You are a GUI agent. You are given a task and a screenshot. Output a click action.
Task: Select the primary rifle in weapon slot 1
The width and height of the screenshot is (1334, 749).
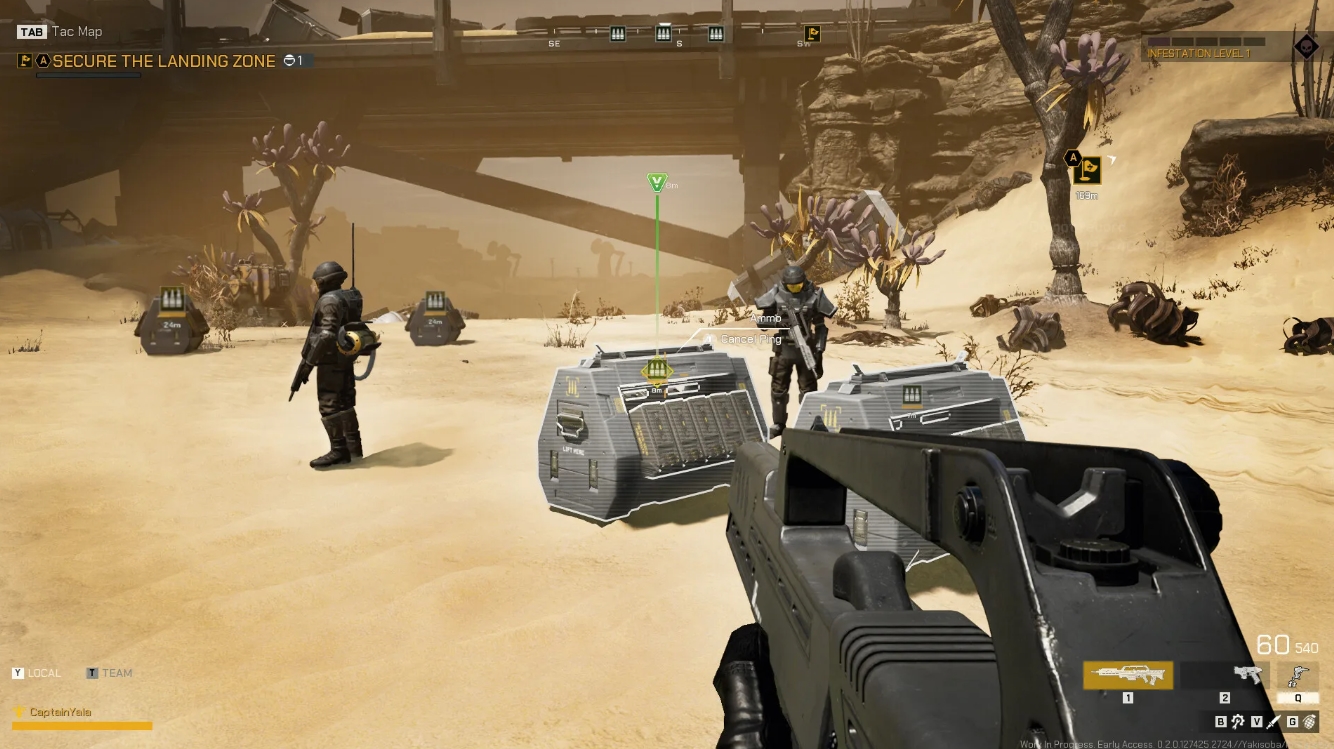(1127, 672)
